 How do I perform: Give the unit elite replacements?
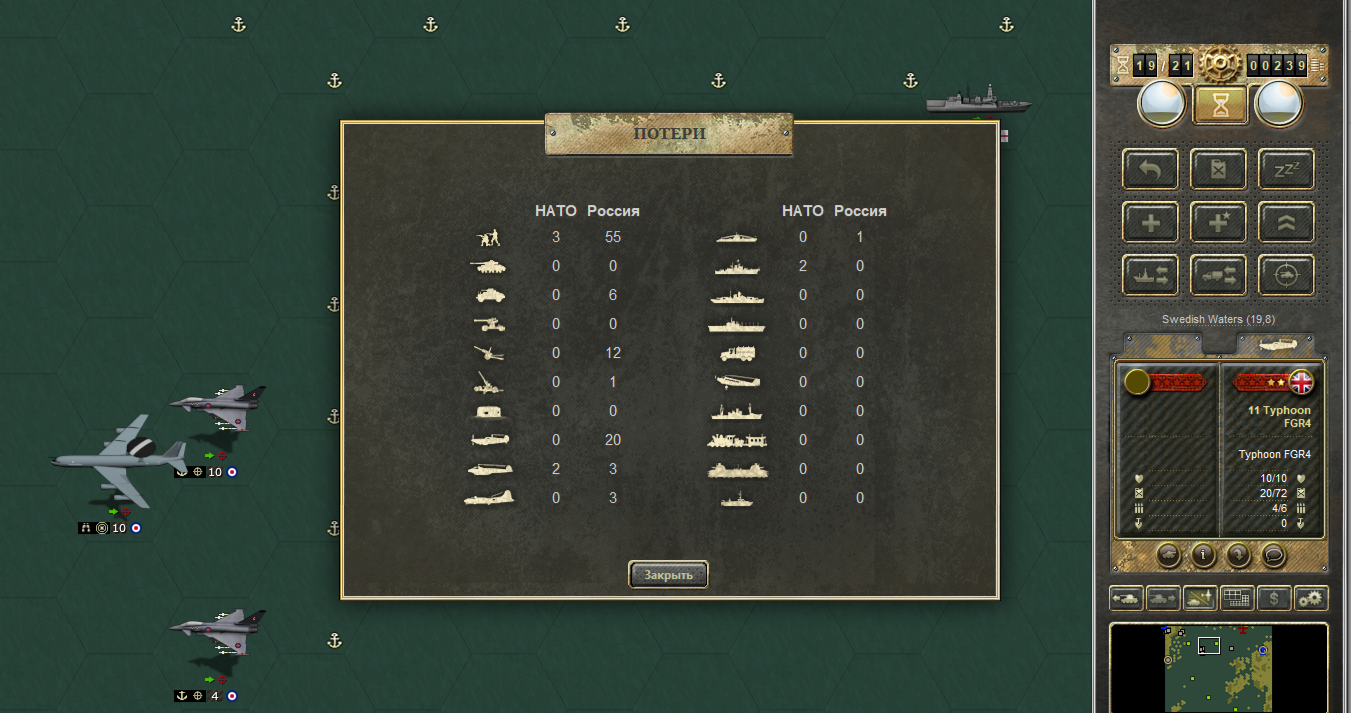pos(1218,222)
